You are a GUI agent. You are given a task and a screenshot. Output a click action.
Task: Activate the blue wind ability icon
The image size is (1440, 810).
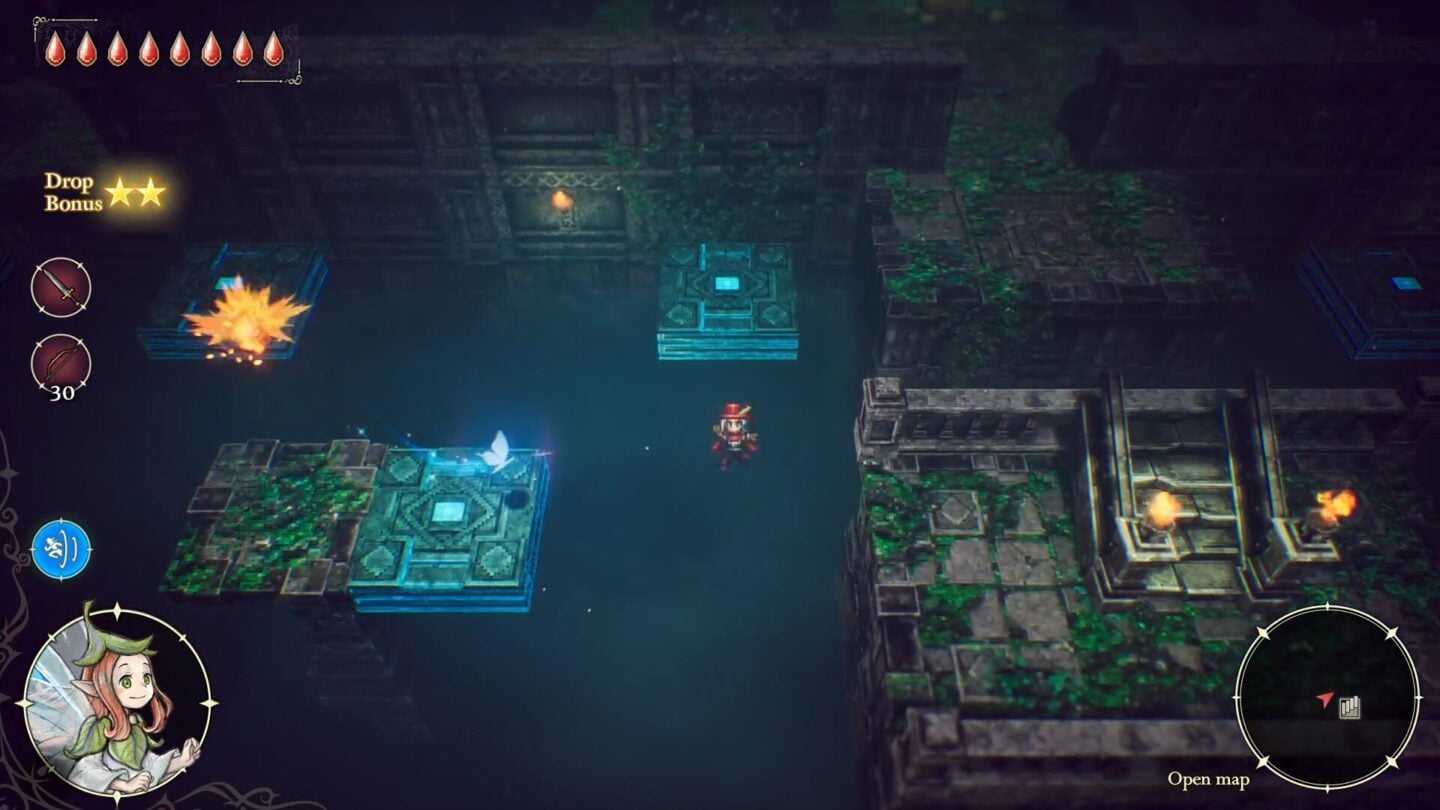[x=61, y=549]
